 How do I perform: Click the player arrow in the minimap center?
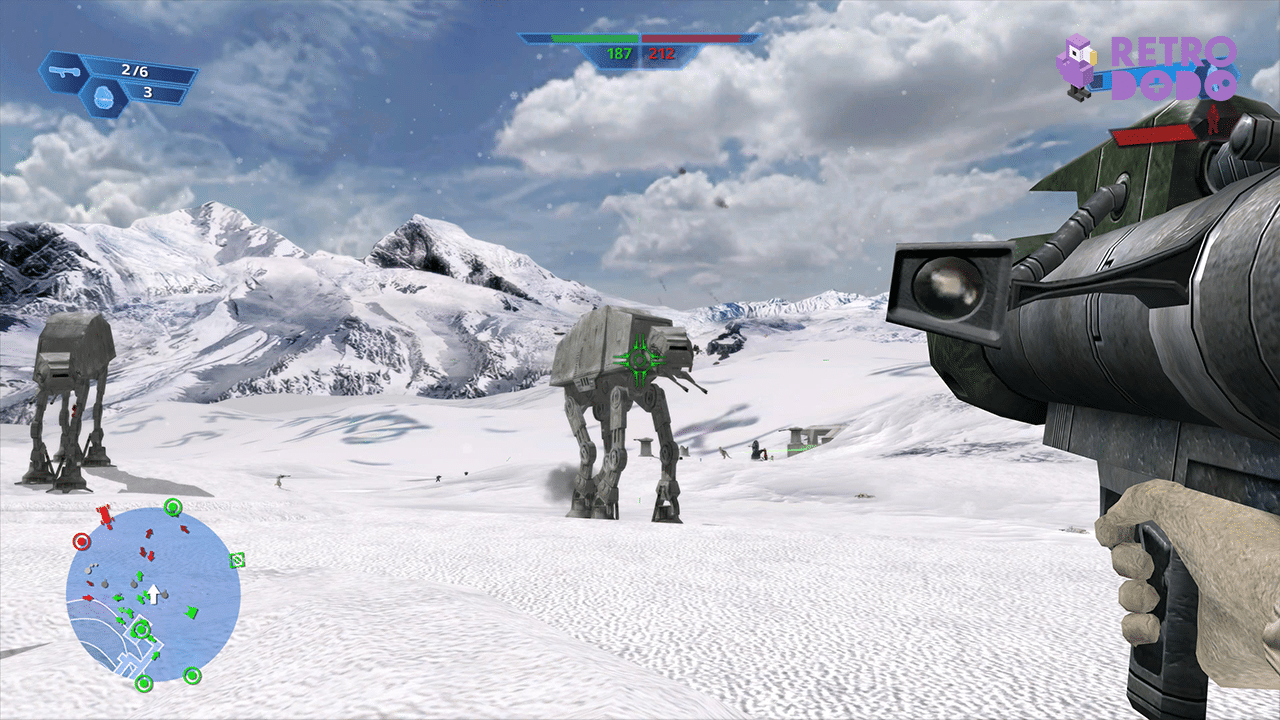152,594
